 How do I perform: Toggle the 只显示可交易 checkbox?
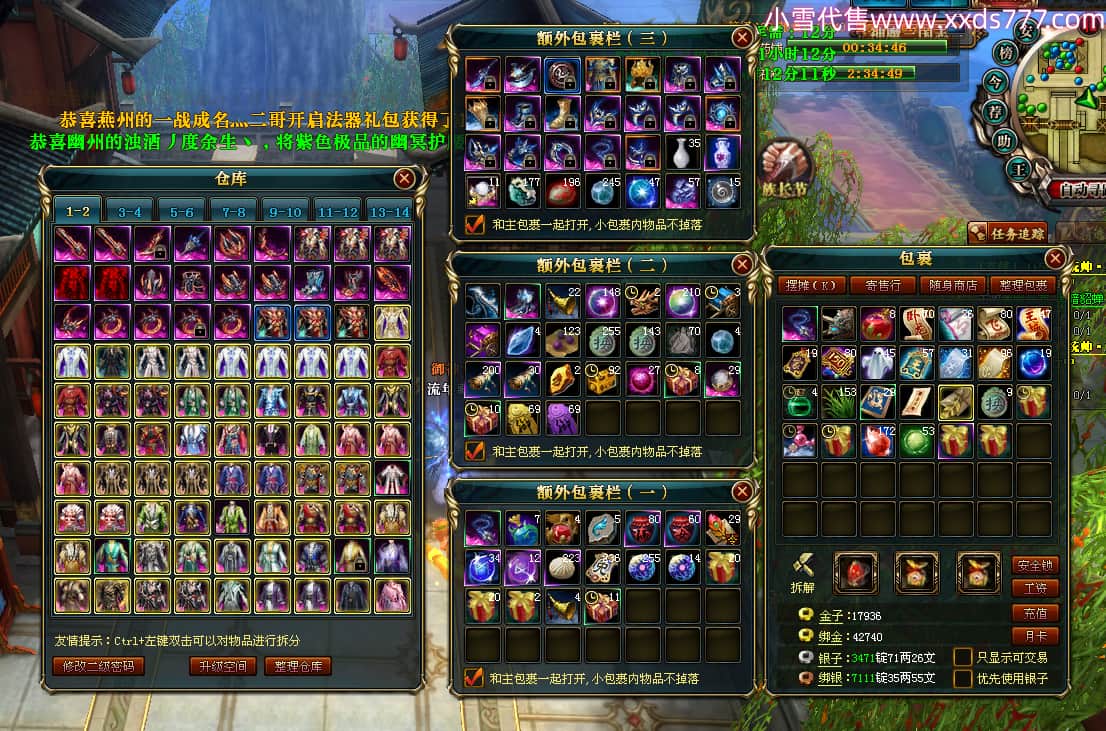click(x=963, y=657)
